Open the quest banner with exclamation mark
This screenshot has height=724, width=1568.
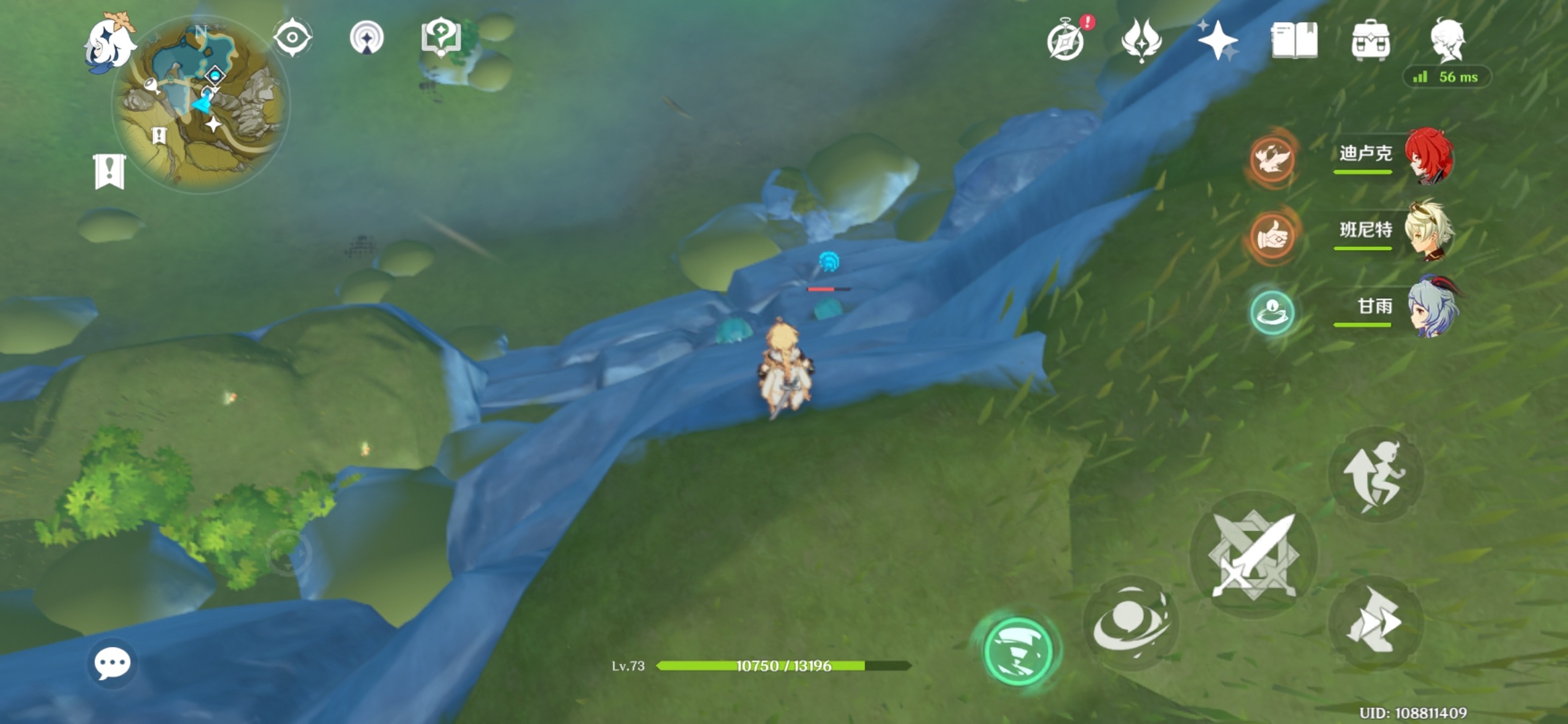click(x=109, y=172)
